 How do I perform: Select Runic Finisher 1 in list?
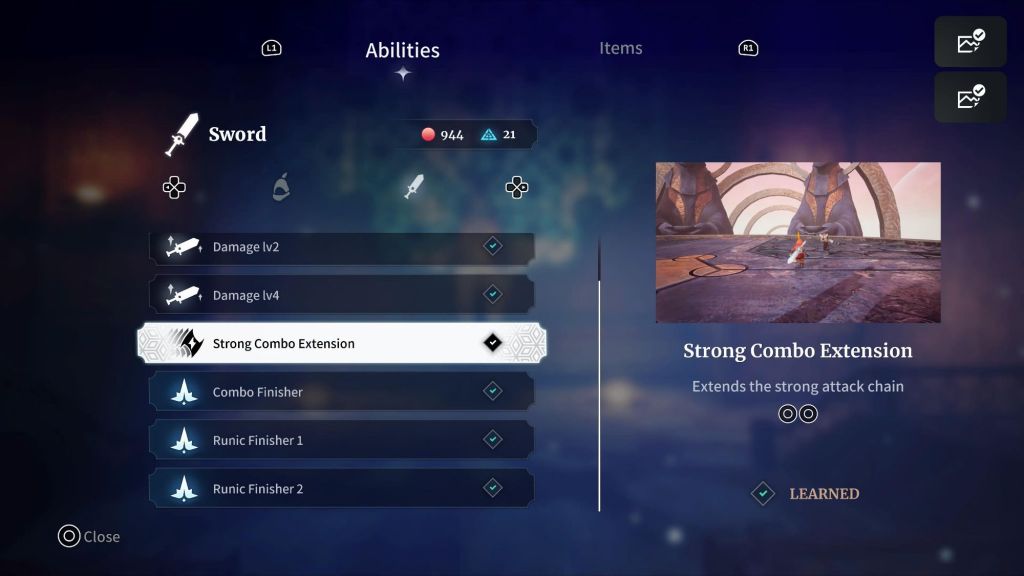341,440
